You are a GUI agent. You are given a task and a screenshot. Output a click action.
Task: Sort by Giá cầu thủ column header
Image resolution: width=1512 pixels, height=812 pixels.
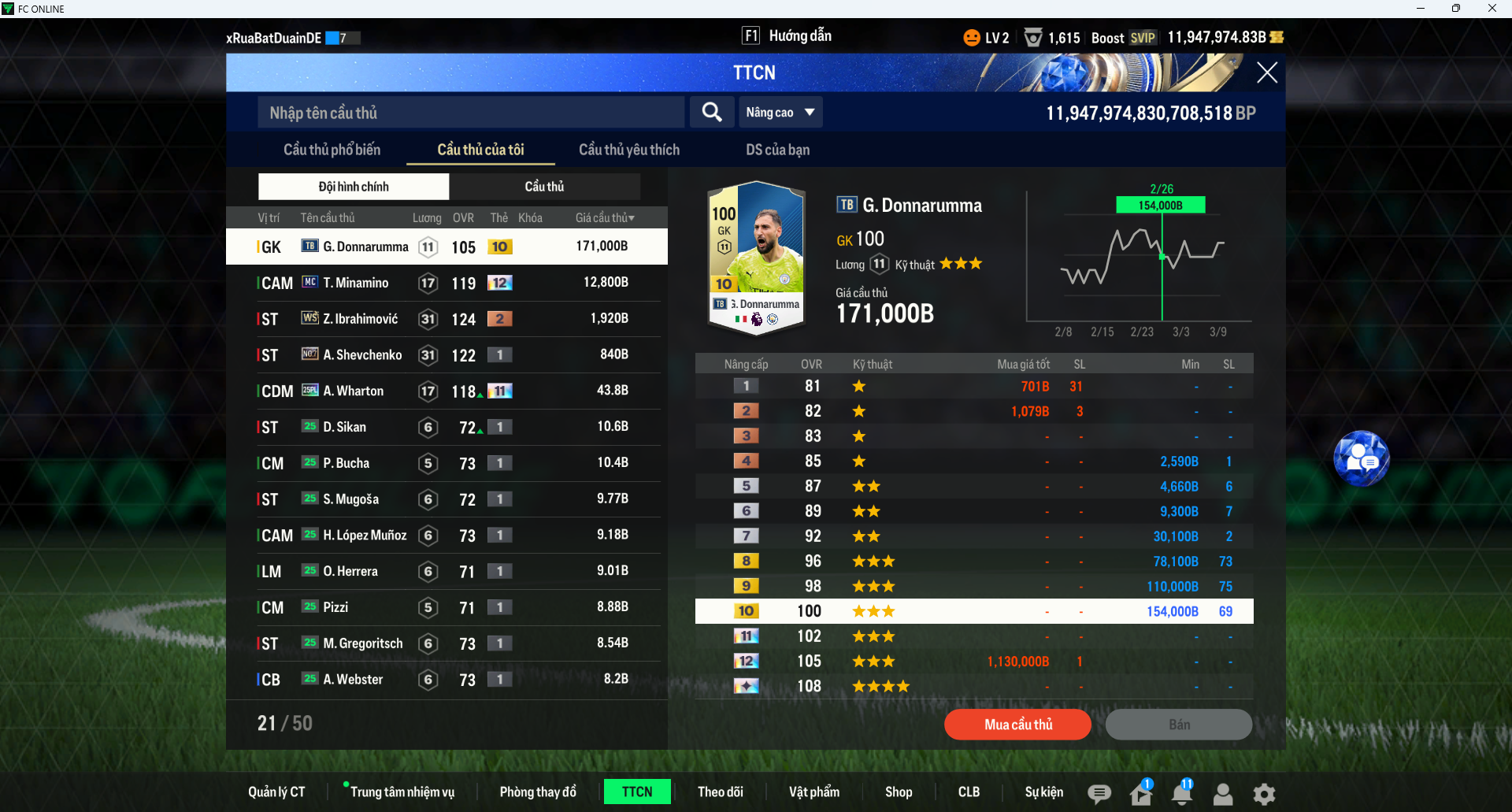point(604,218)
